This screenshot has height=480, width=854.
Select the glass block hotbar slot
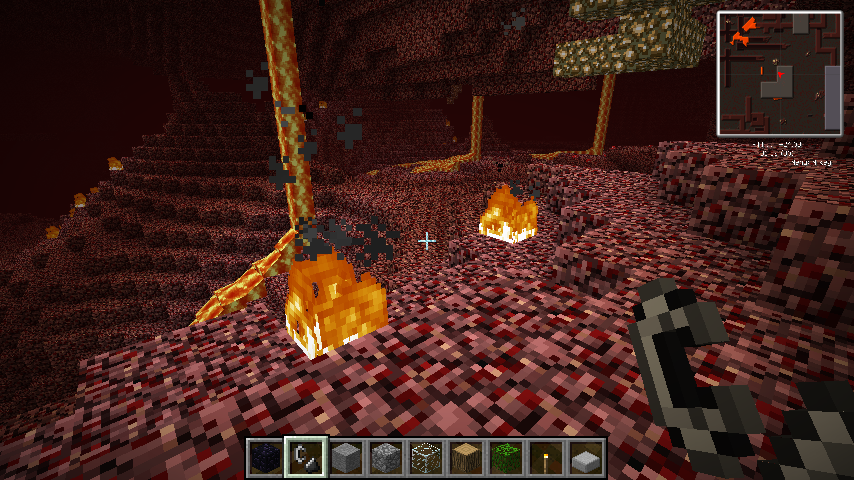coord(426,458)
